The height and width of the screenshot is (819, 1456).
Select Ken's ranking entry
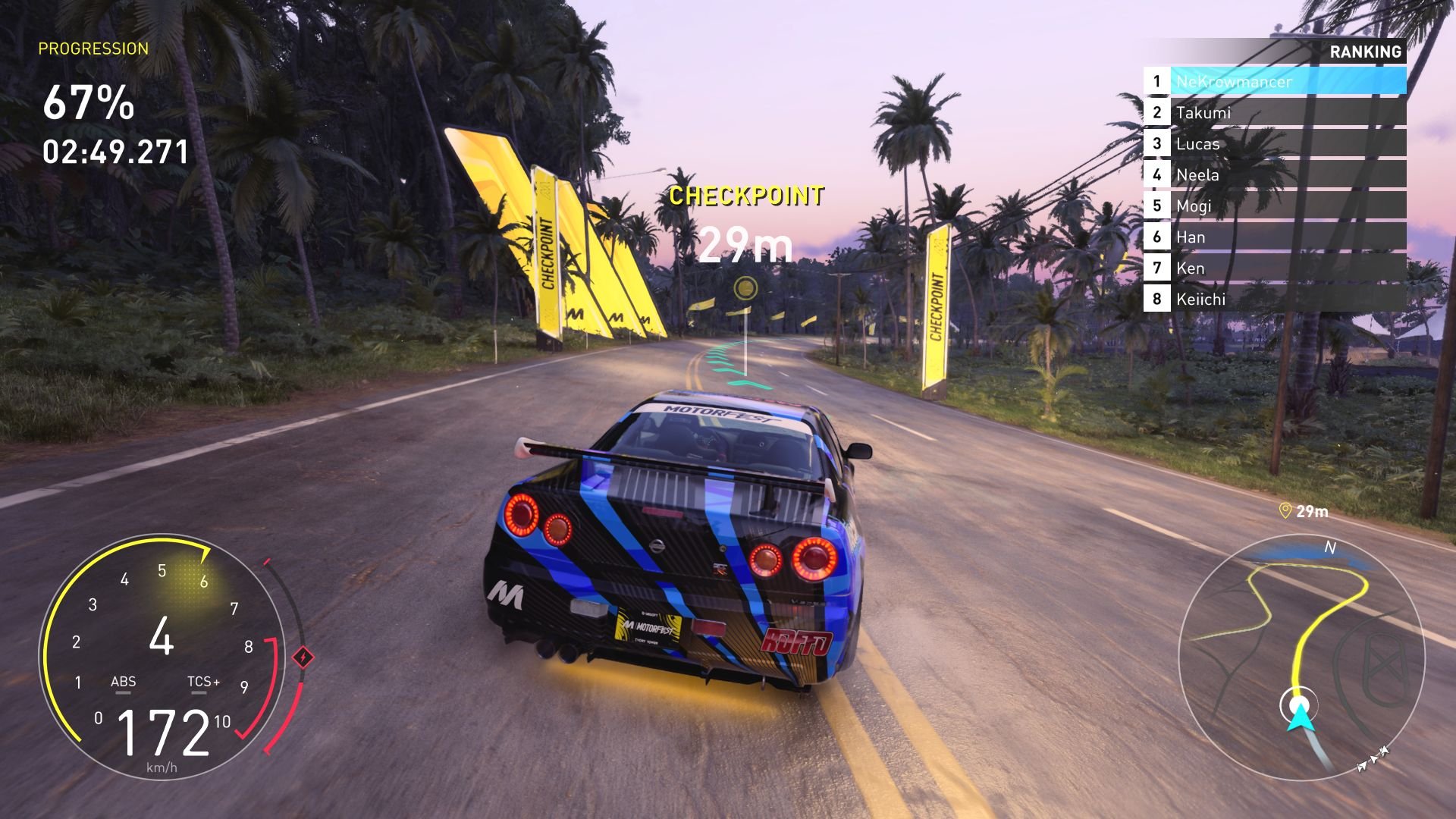pyautogui.click(x=1274, y=268)
